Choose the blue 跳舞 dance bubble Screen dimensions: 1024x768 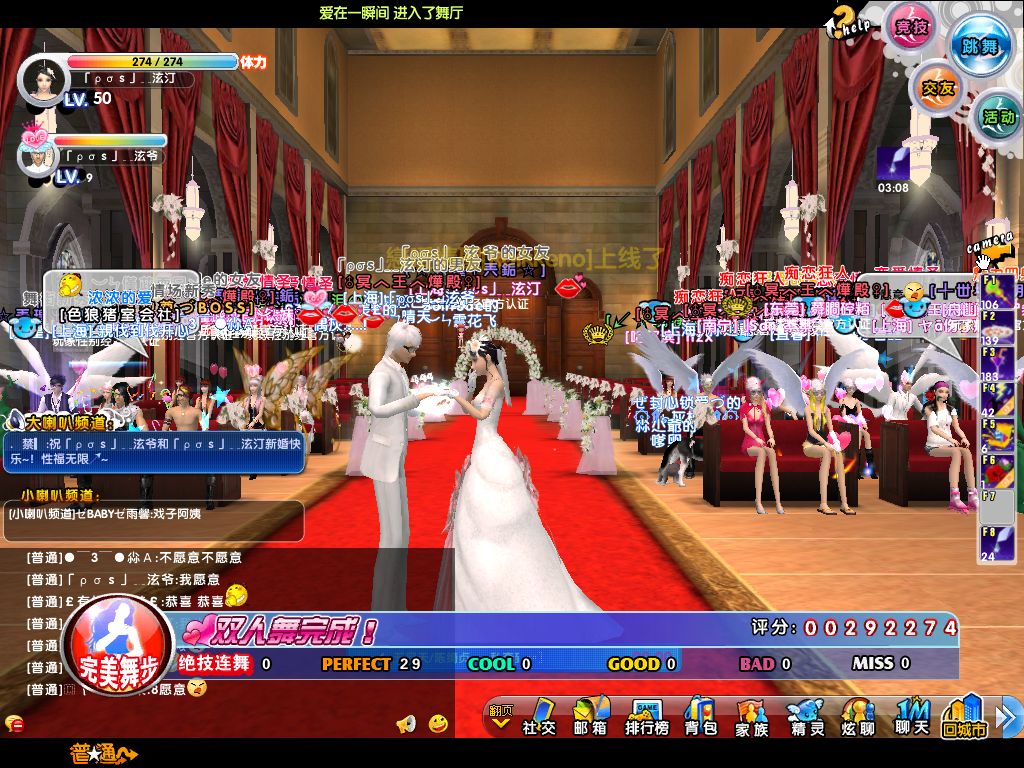tap(980, 44)
